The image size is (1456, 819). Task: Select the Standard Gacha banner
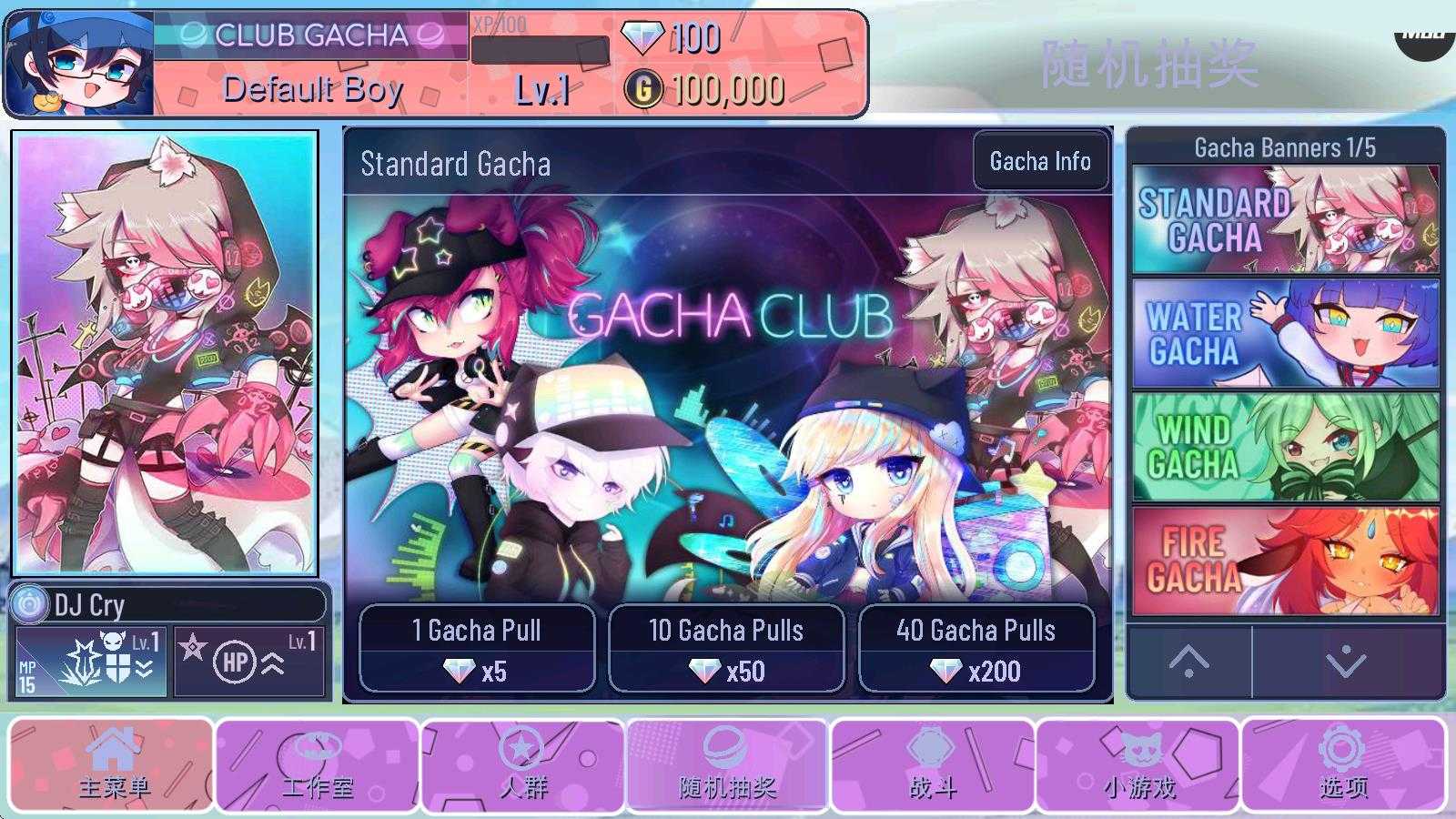(x=1285, y=219)
